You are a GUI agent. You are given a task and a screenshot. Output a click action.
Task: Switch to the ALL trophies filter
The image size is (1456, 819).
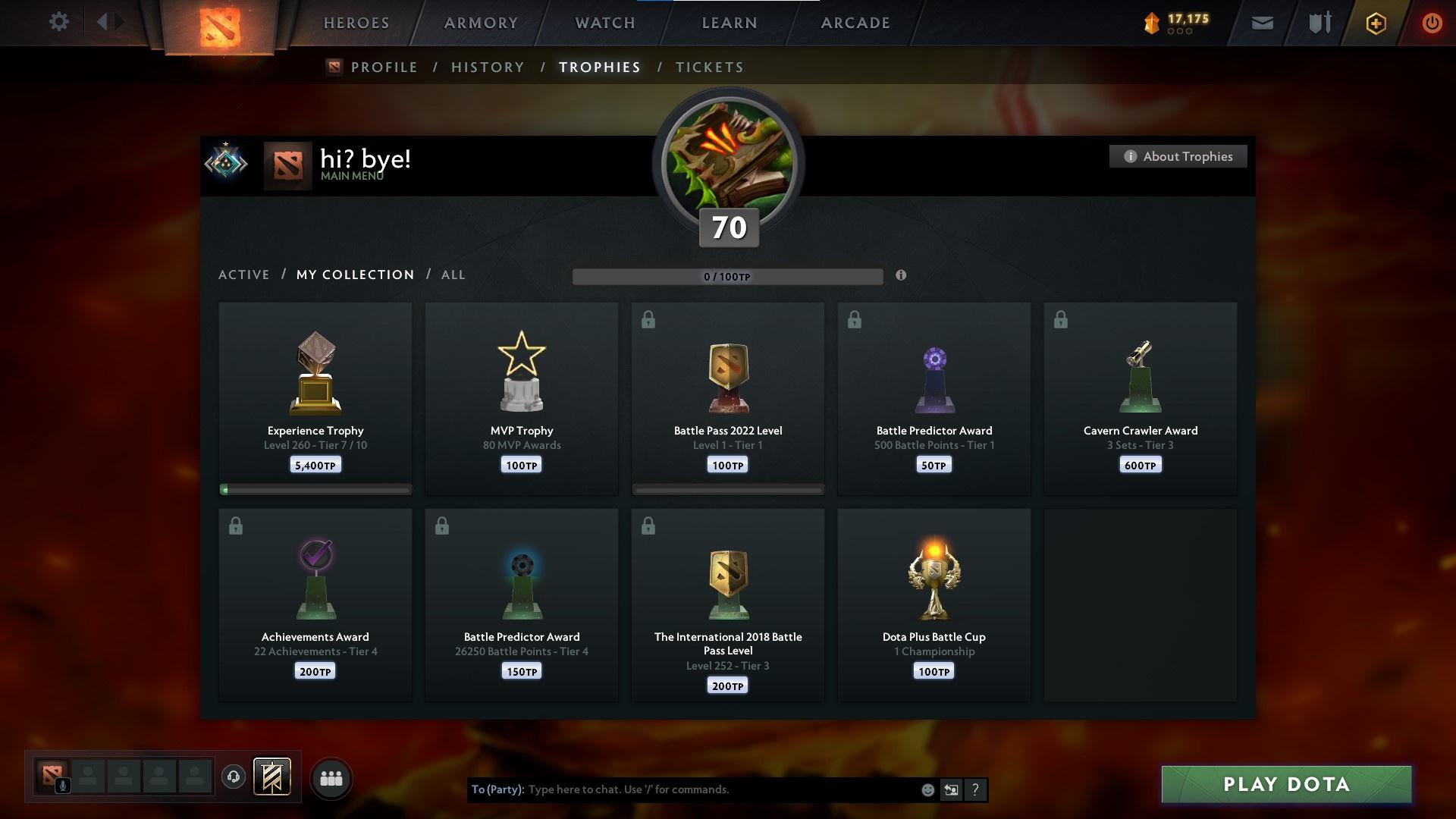[x=453, y=275]
